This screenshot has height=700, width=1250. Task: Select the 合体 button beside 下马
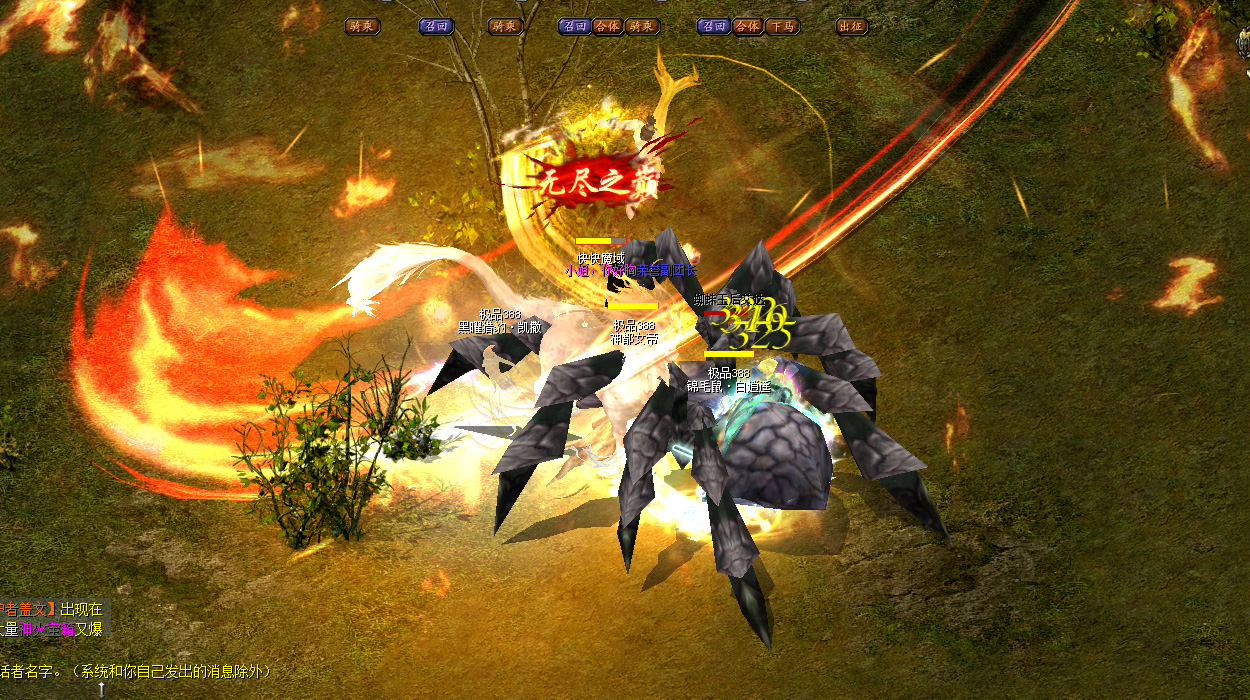click(747, 27)
